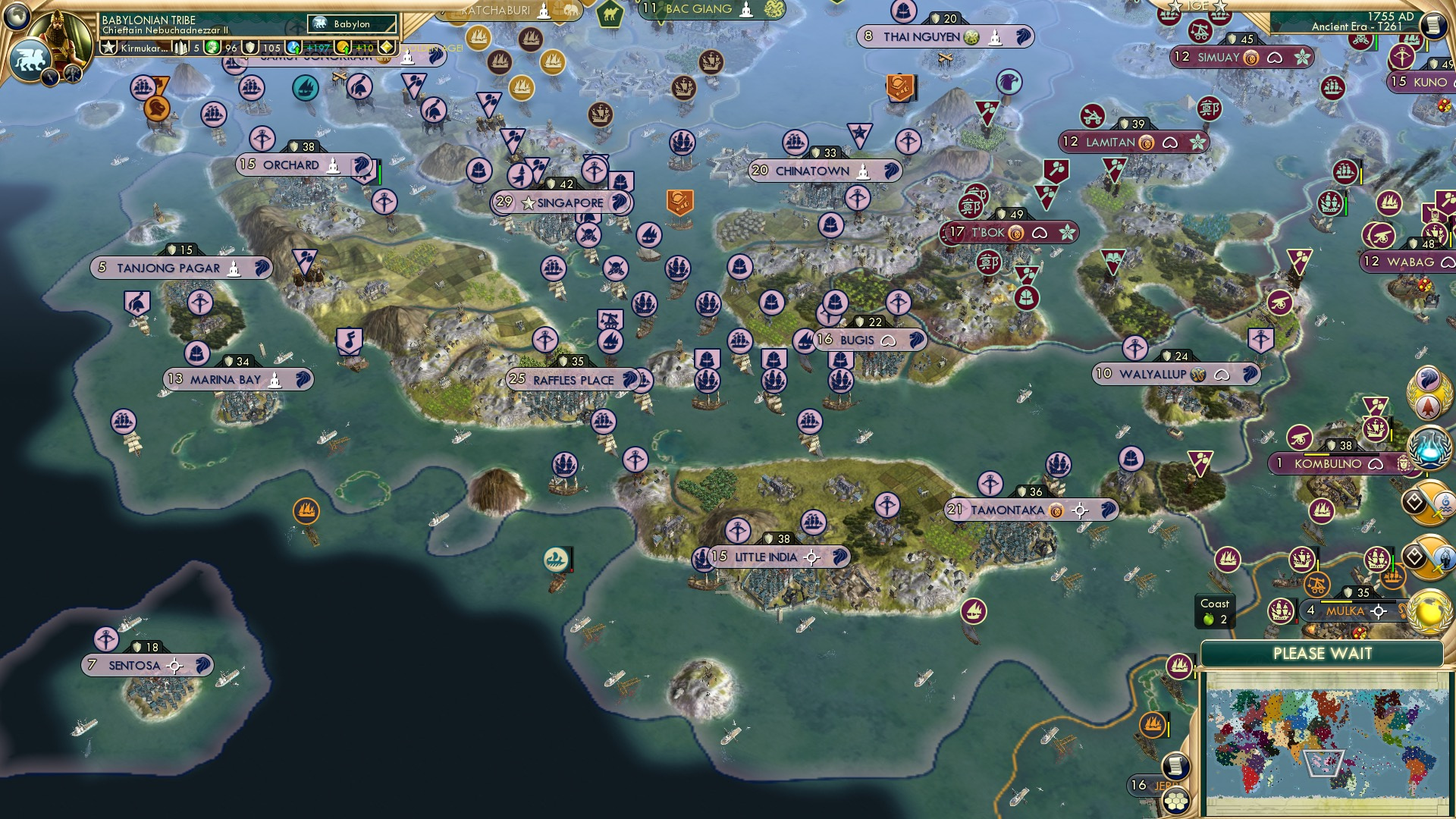Open the Babylon civilization selector banner
Viewport: 1456px width, 819px height.
pos(350,24)
